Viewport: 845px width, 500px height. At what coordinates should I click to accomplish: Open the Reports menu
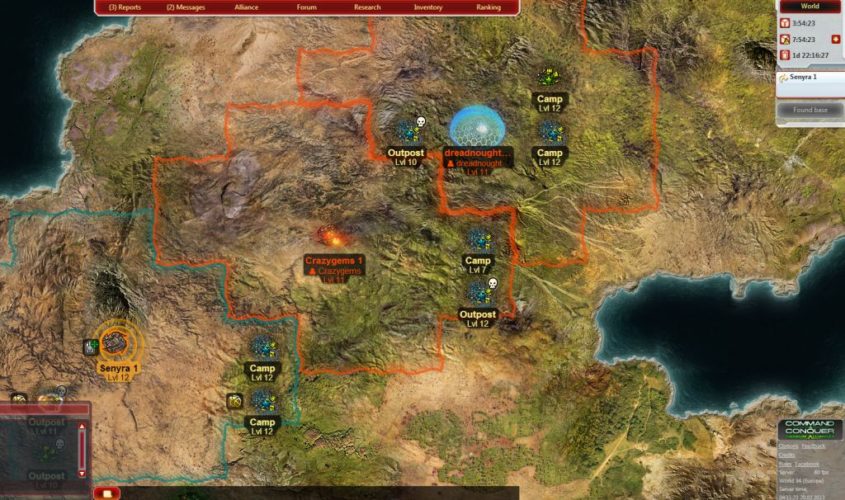coord(124,7)
